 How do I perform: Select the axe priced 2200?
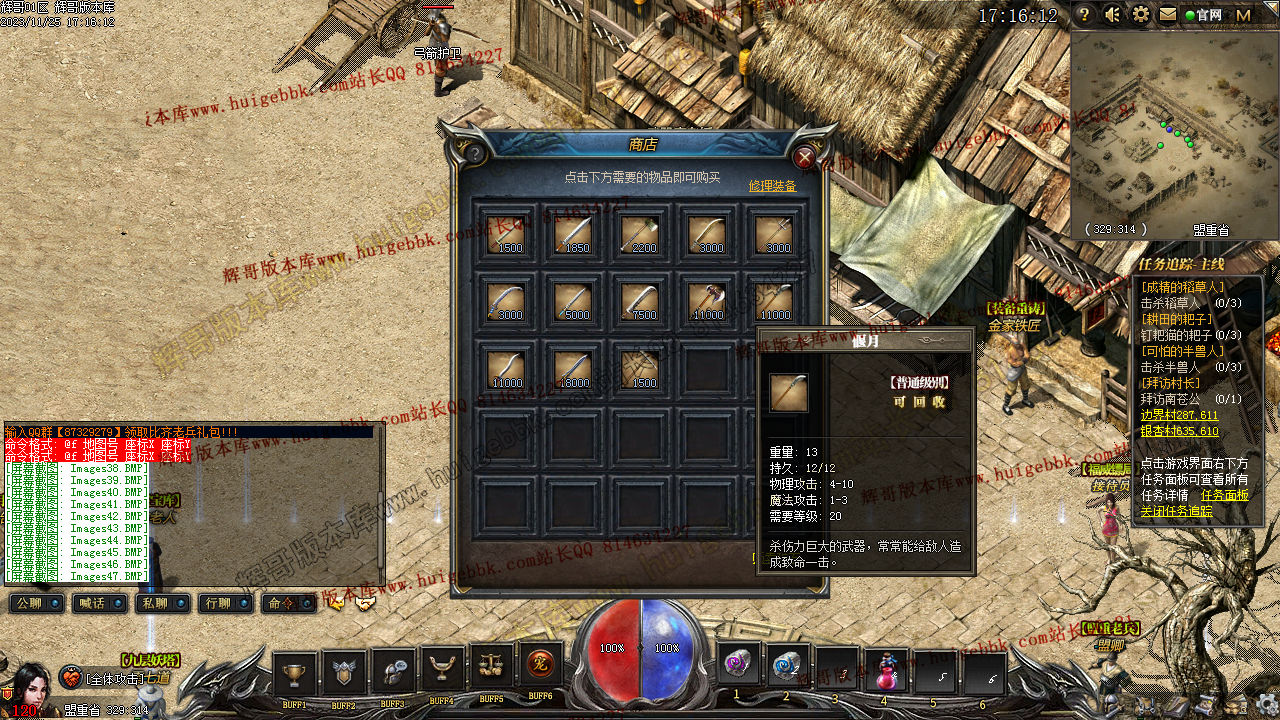pos(641,235)
